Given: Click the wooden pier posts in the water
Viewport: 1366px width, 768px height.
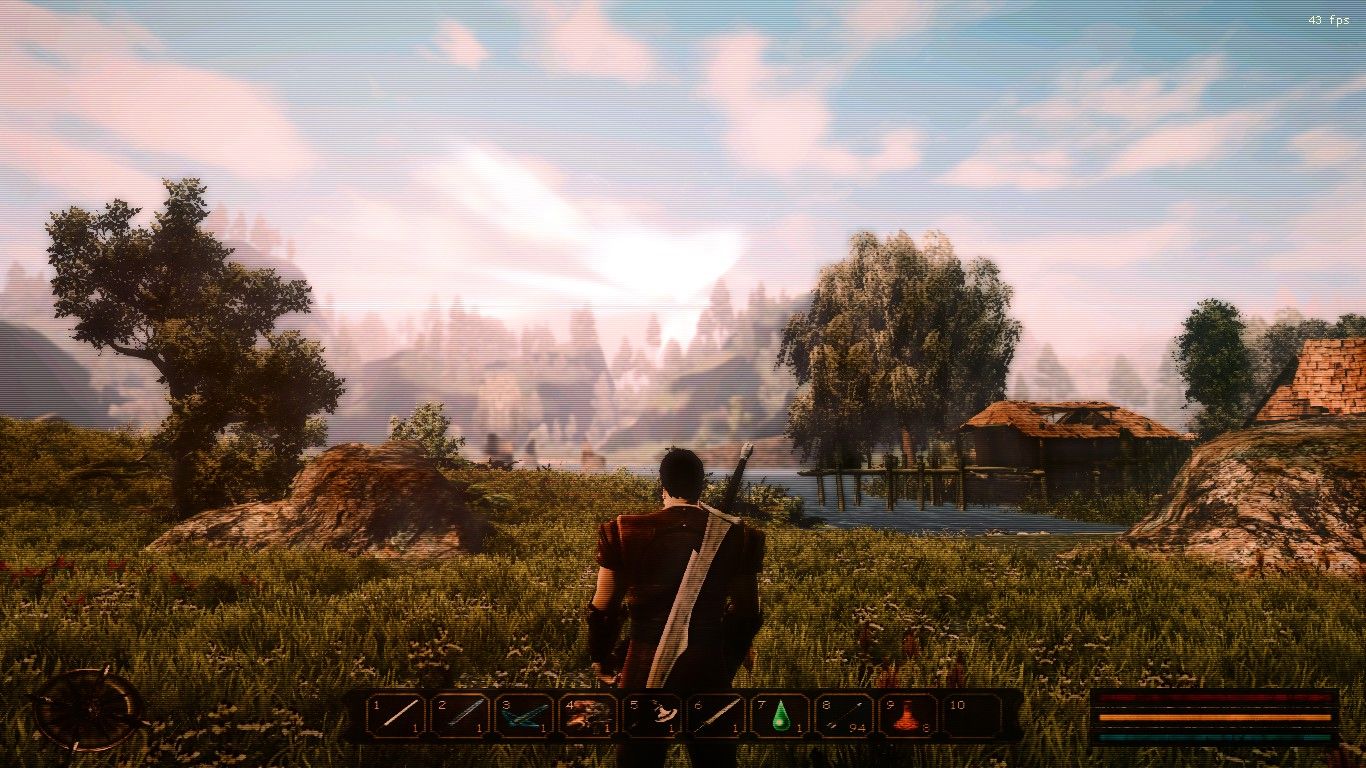Looking at the screenshot, I should [x=890, y=485].
